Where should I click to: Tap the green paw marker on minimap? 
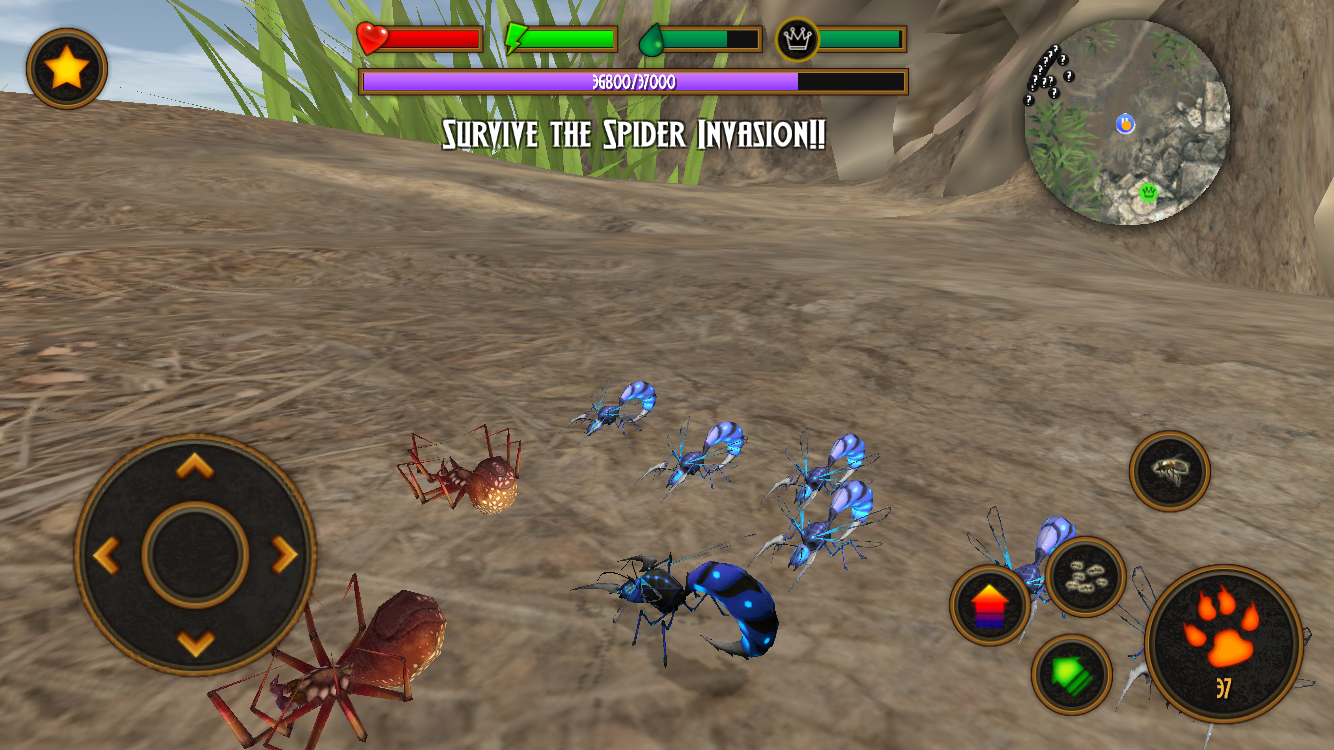click(x=1148, y=192)
